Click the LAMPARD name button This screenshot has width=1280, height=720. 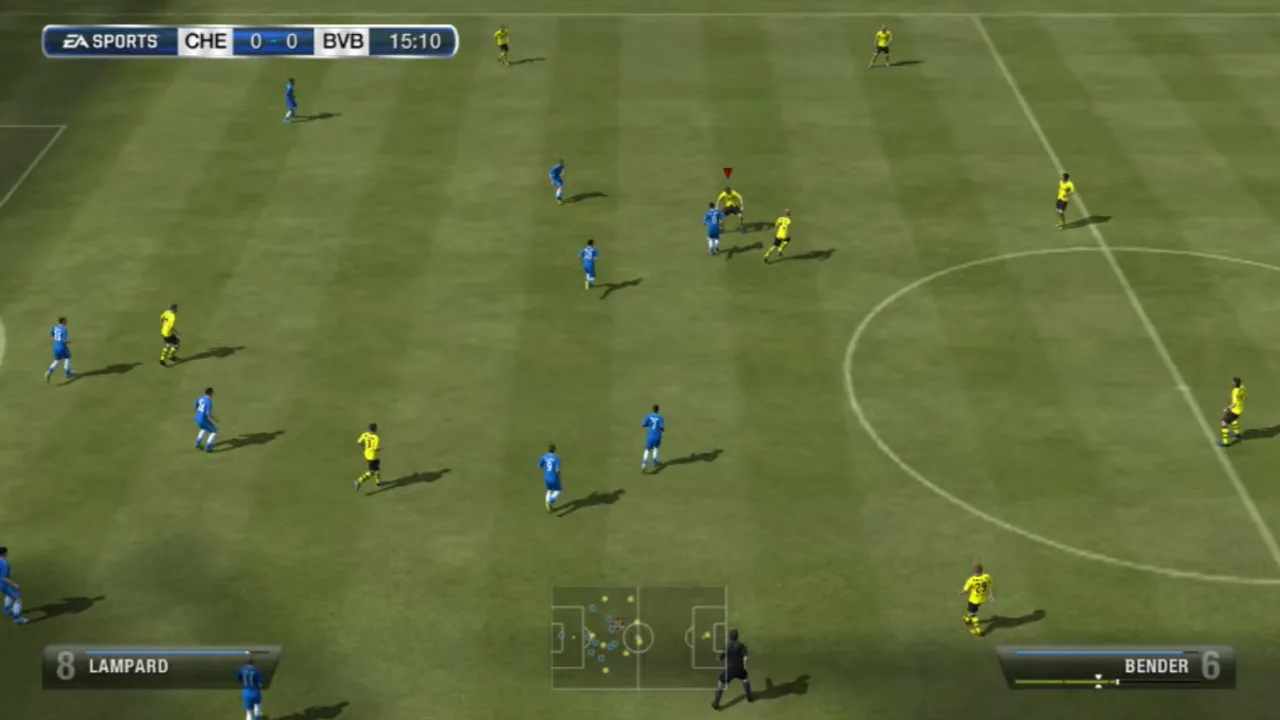[x=128, y=666]
